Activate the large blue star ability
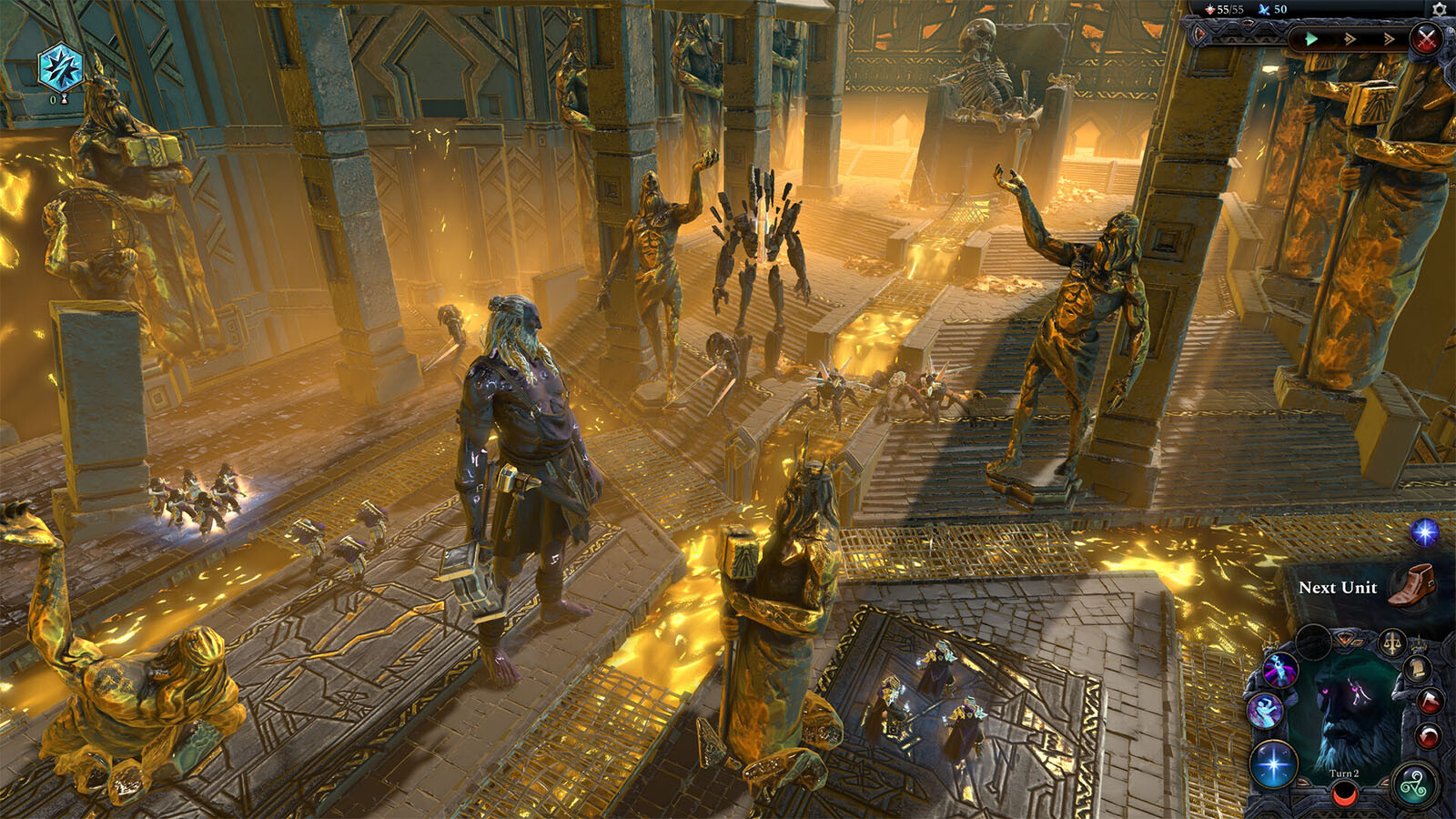Image resolution: width=1456 pixels, height=819 pixels. point(1274,763)
